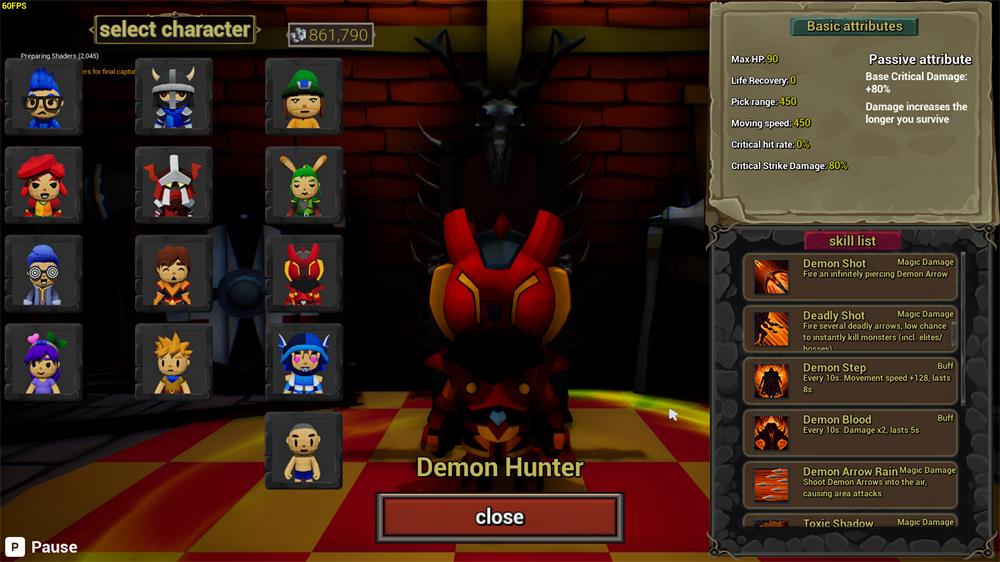Image resolution: width=1000 pixels, height=562 pixels.
Task: Pick the purple-haired girl with heart
Action: click(43, 362)
